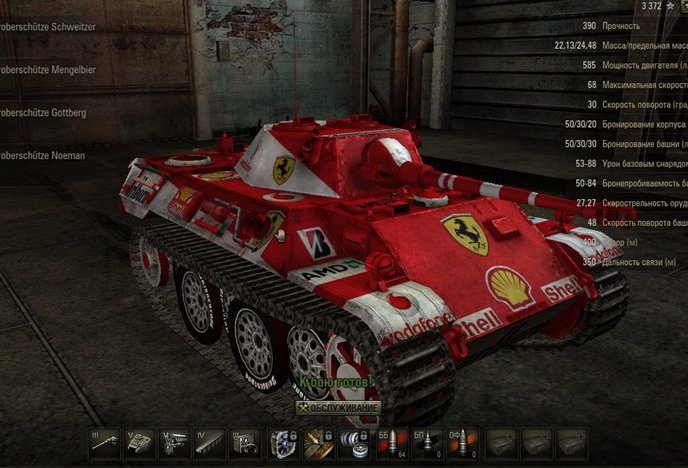Screen dimensions: 688x468
Task: Open crew member Noeman's row
Action: tap(44, 156)
